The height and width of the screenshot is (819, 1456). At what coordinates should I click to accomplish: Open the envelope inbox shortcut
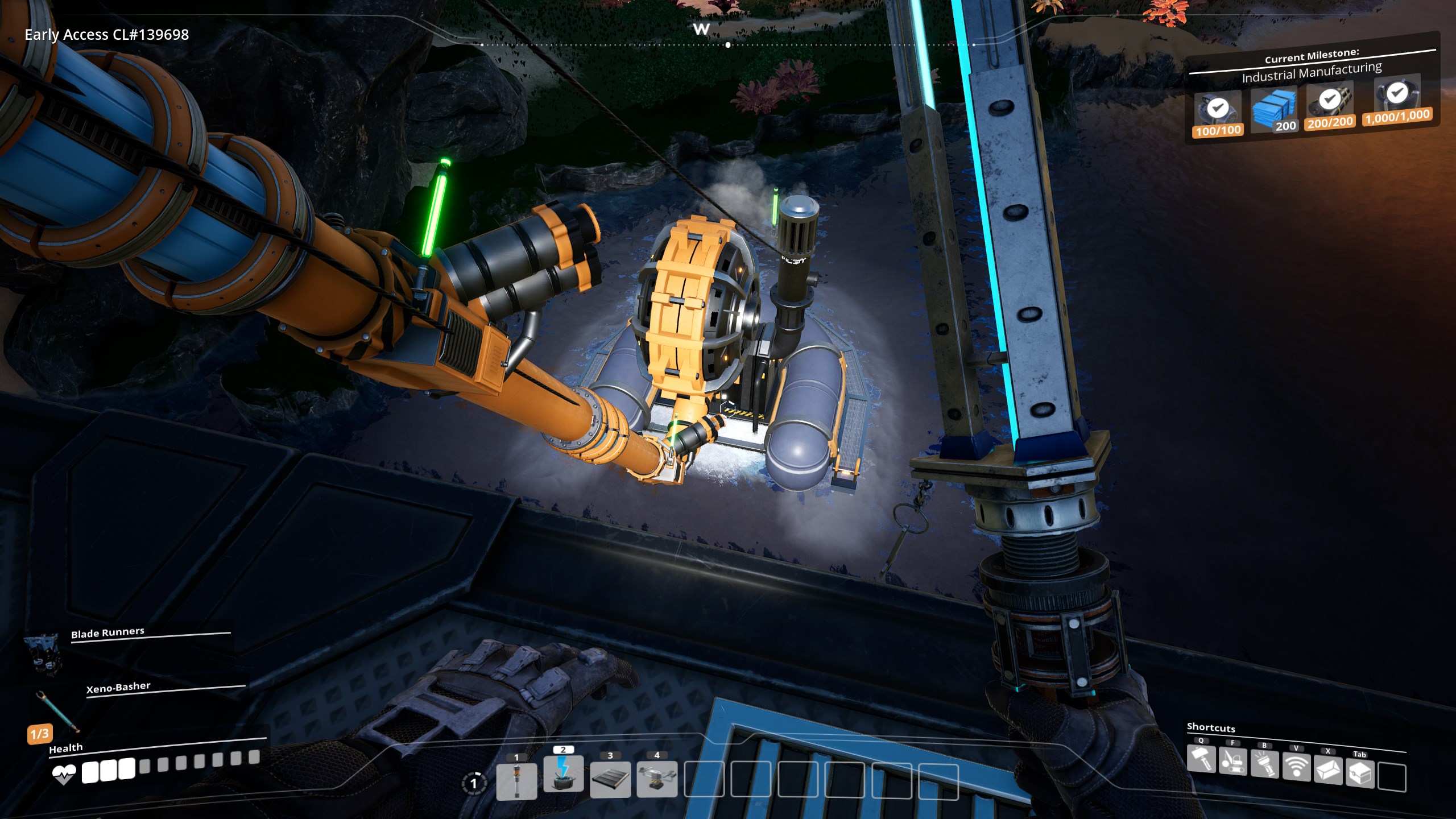(1328, 771)
